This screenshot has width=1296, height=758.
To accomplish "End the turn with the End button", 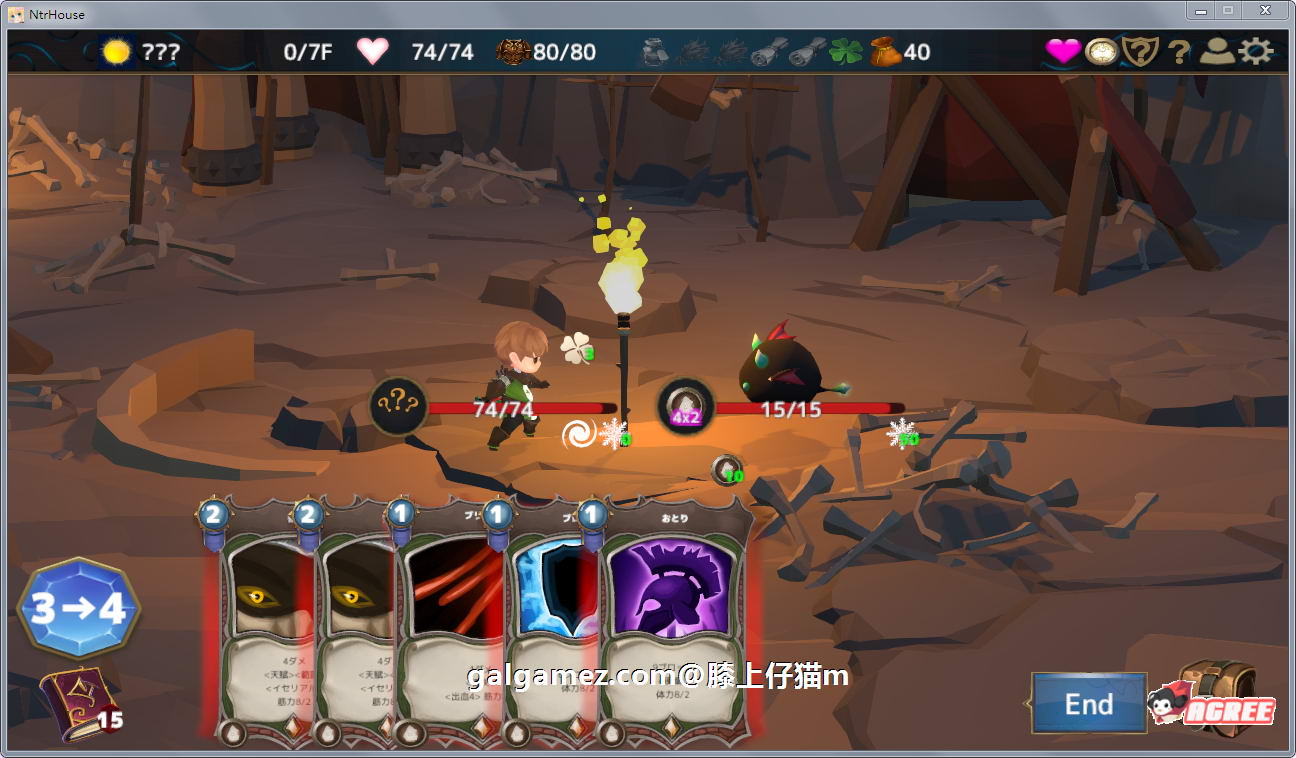I will [x=1088, y=704].
